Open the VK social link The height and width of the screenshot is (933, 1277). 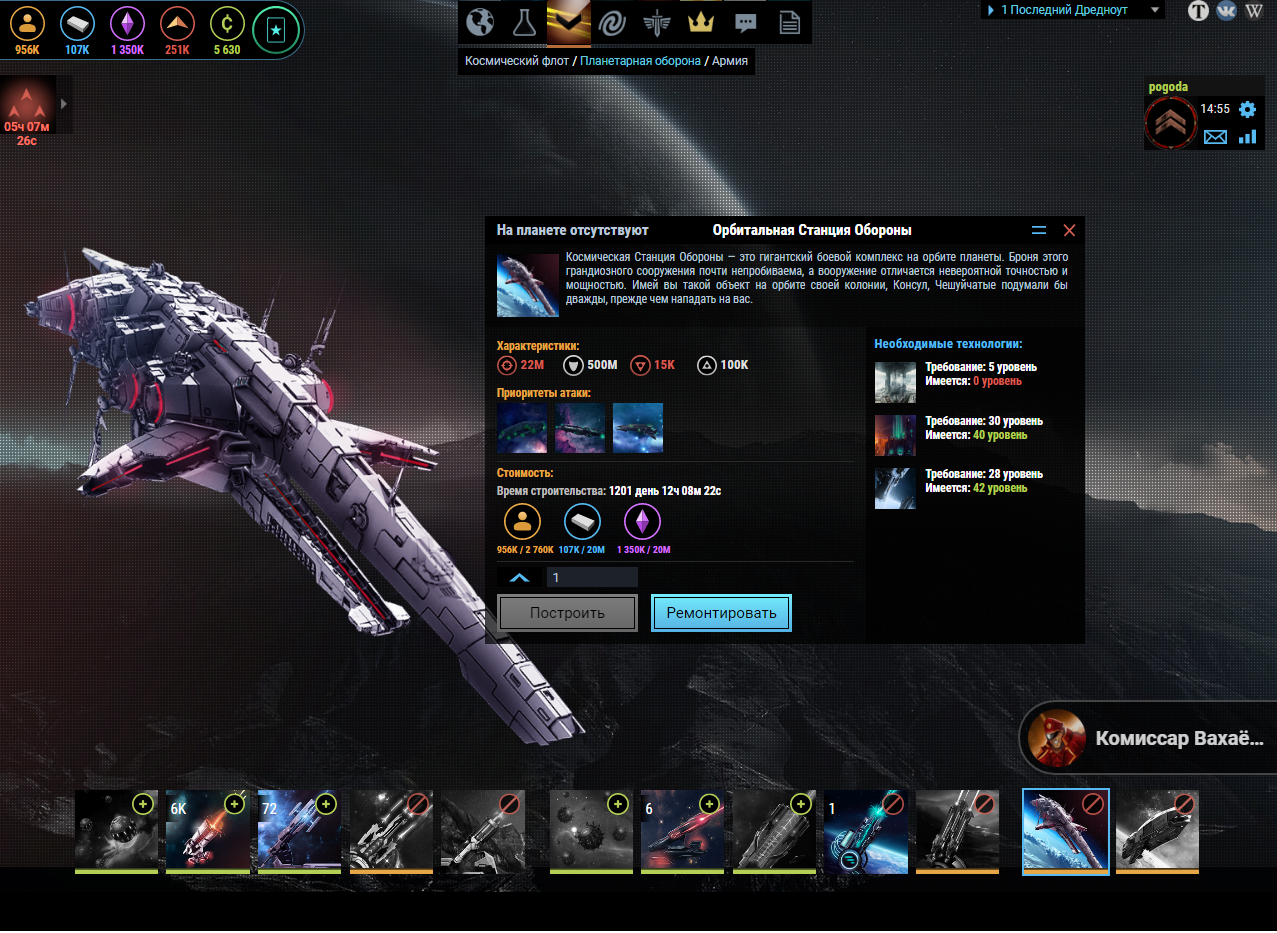click(1226, 11)
